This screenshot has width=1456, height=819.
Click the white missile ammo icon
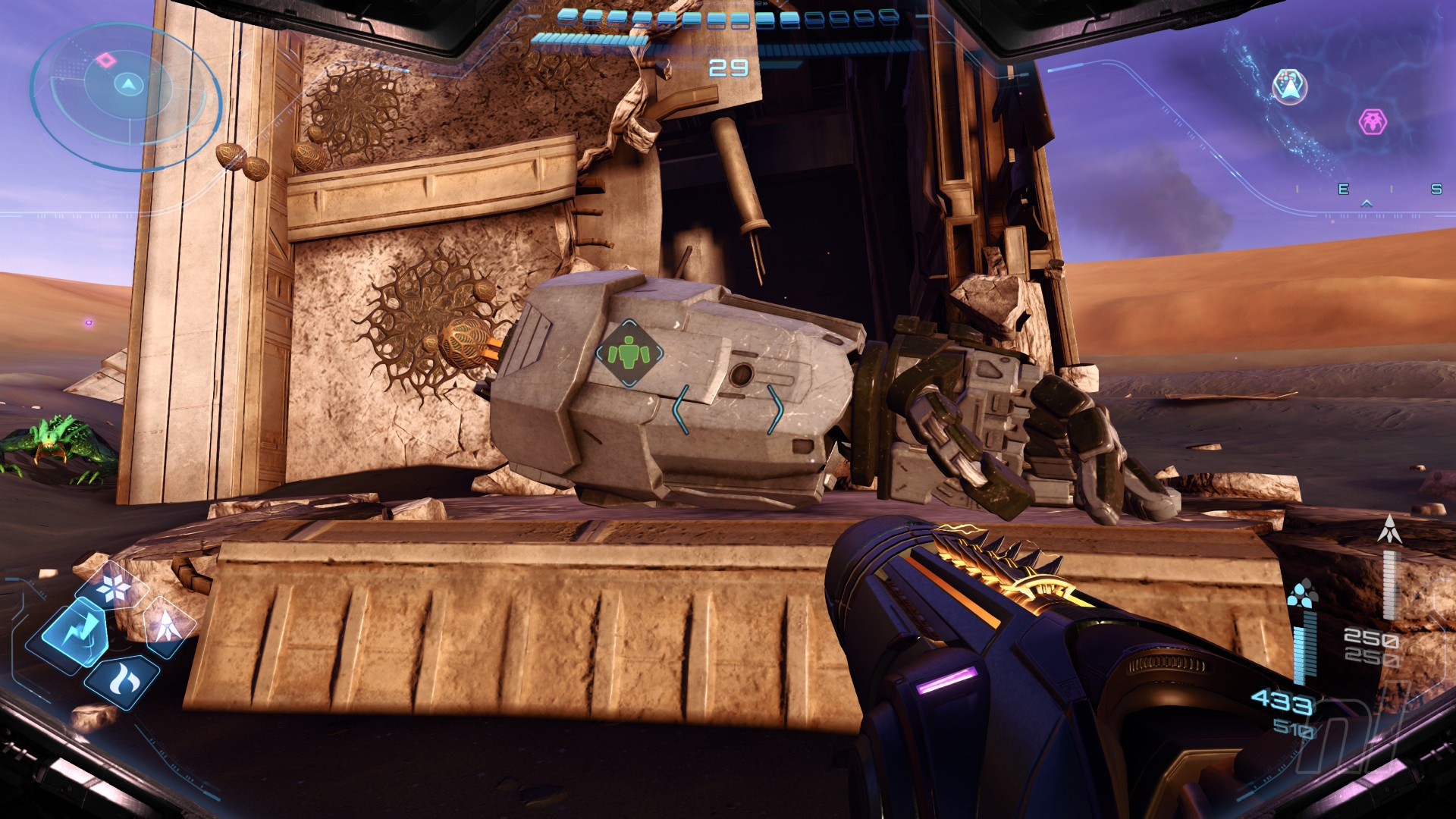coord(1389,529)
